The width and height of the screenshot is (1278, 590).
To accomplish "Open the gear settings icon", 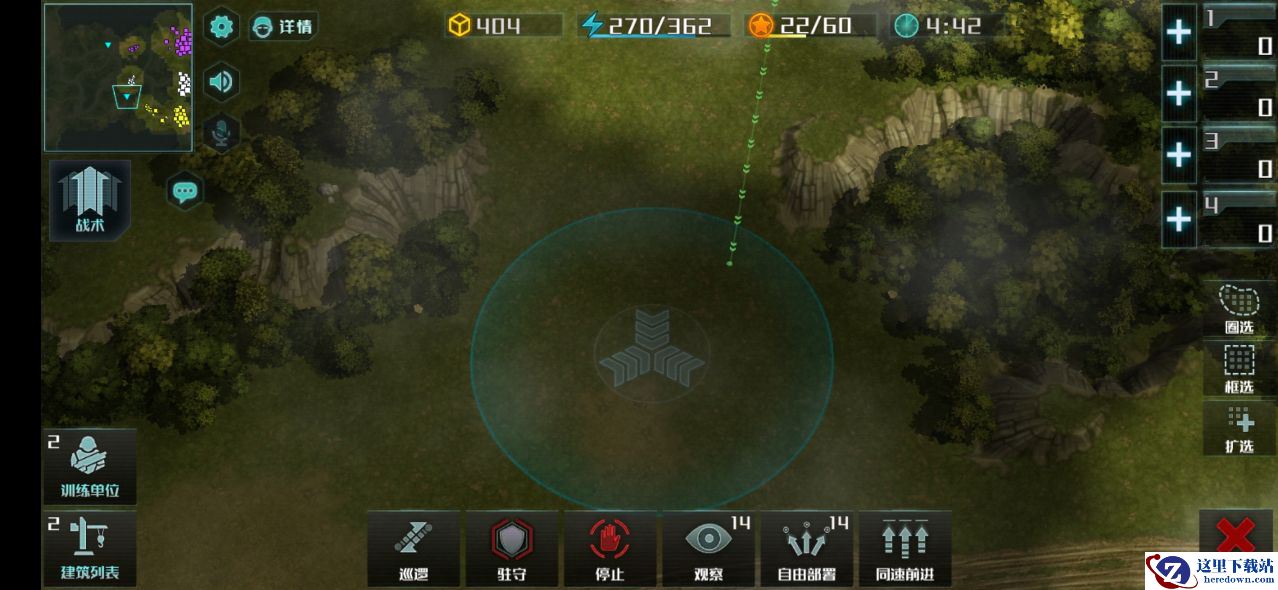I will click(x=221, y=27).
